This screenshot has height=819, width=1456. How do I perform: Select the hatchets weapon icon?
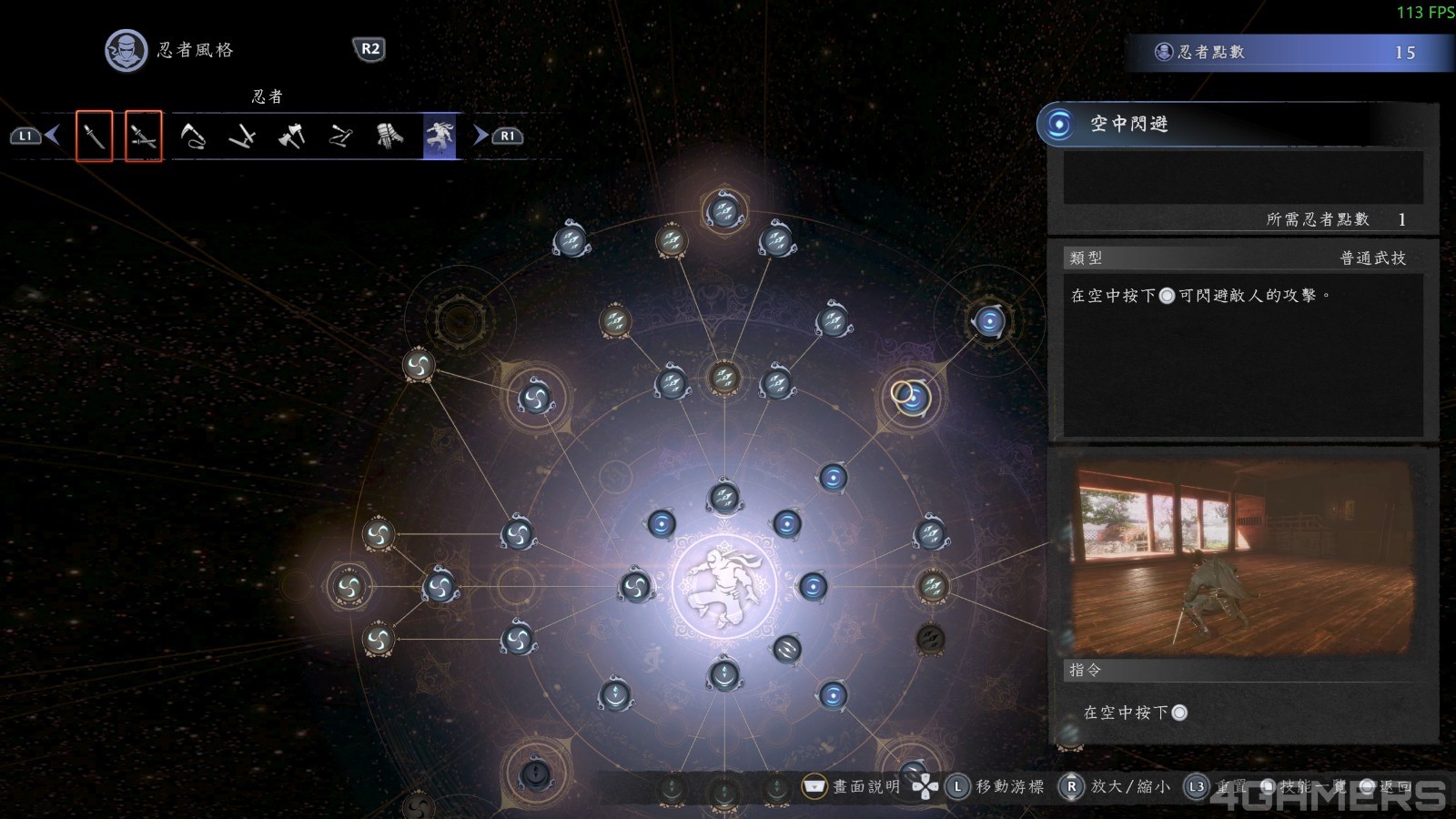pyautogui.click(x=291, y=136)
